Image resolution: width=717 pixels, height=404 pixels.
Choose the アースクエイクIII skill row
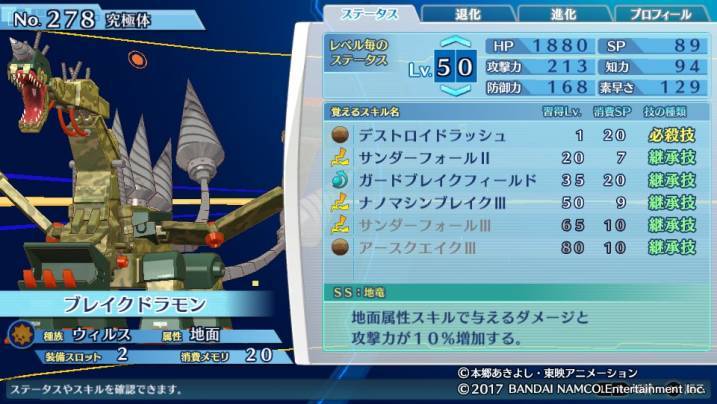coord(514,248)
